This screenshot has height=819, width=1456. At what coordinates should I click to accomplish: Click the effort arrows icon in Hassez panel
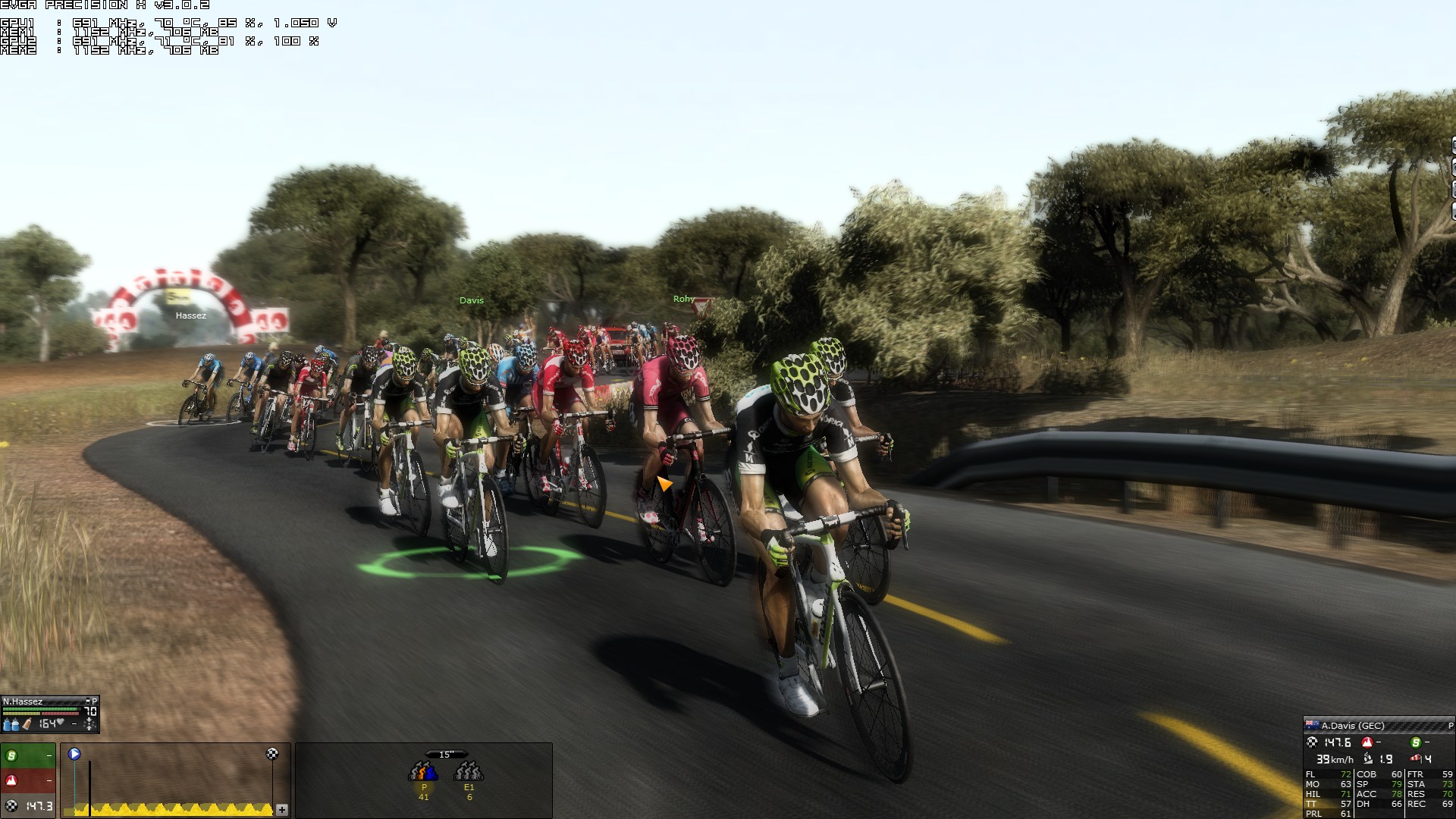[x=90, y=725]
